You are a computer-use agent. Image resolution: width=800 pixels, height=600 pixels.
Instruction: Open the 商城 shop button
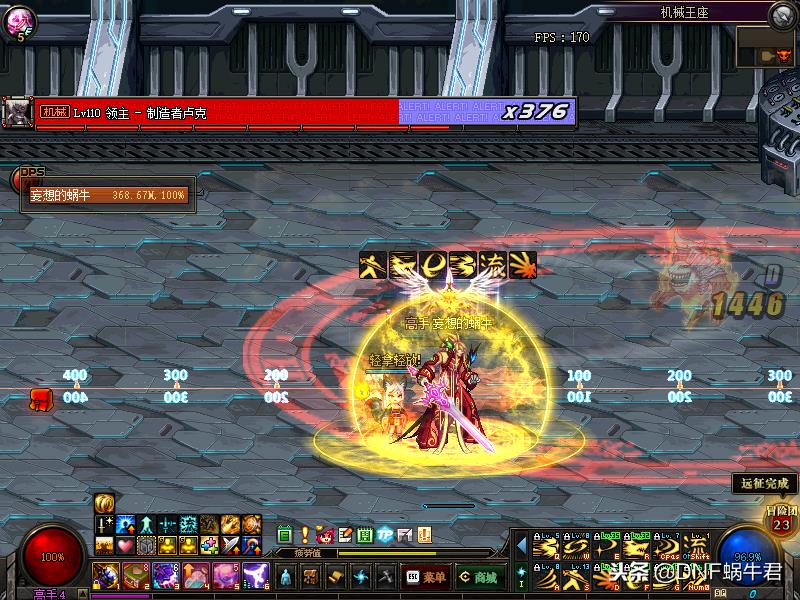[x=479, y=577]
